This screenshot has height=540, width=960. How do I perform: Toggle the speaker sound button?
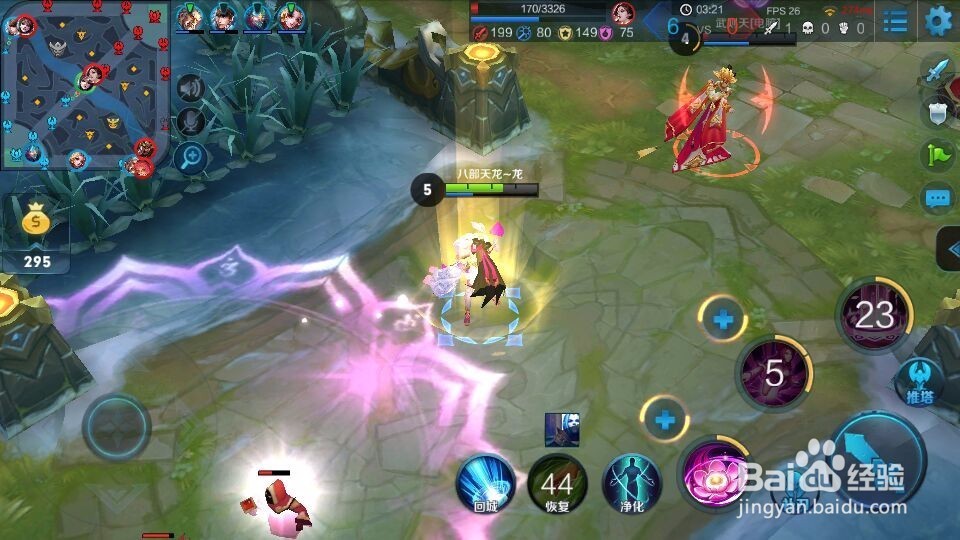click(190, 89)
